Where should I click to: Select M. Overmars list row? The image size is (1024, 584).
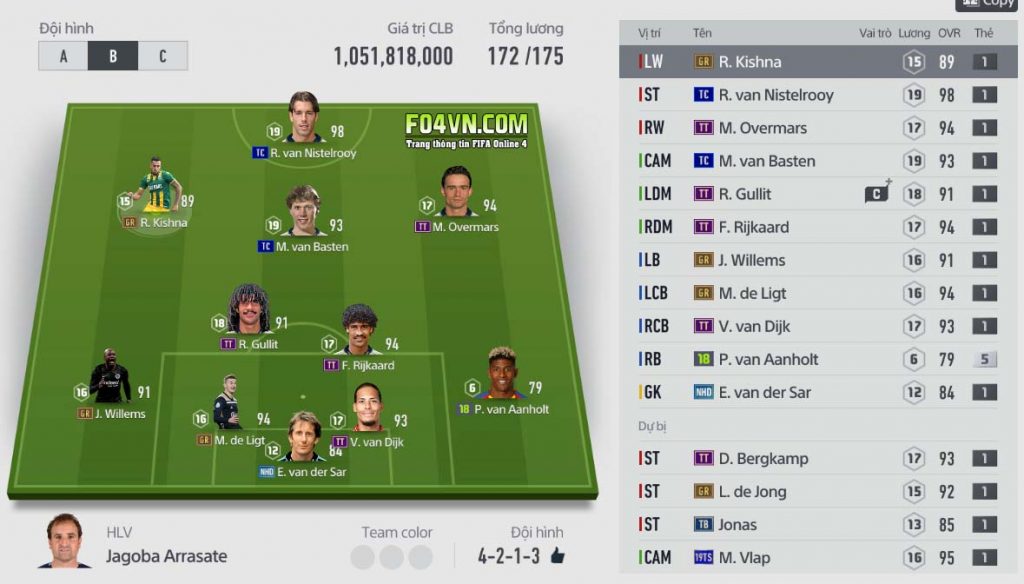point(818,128)
